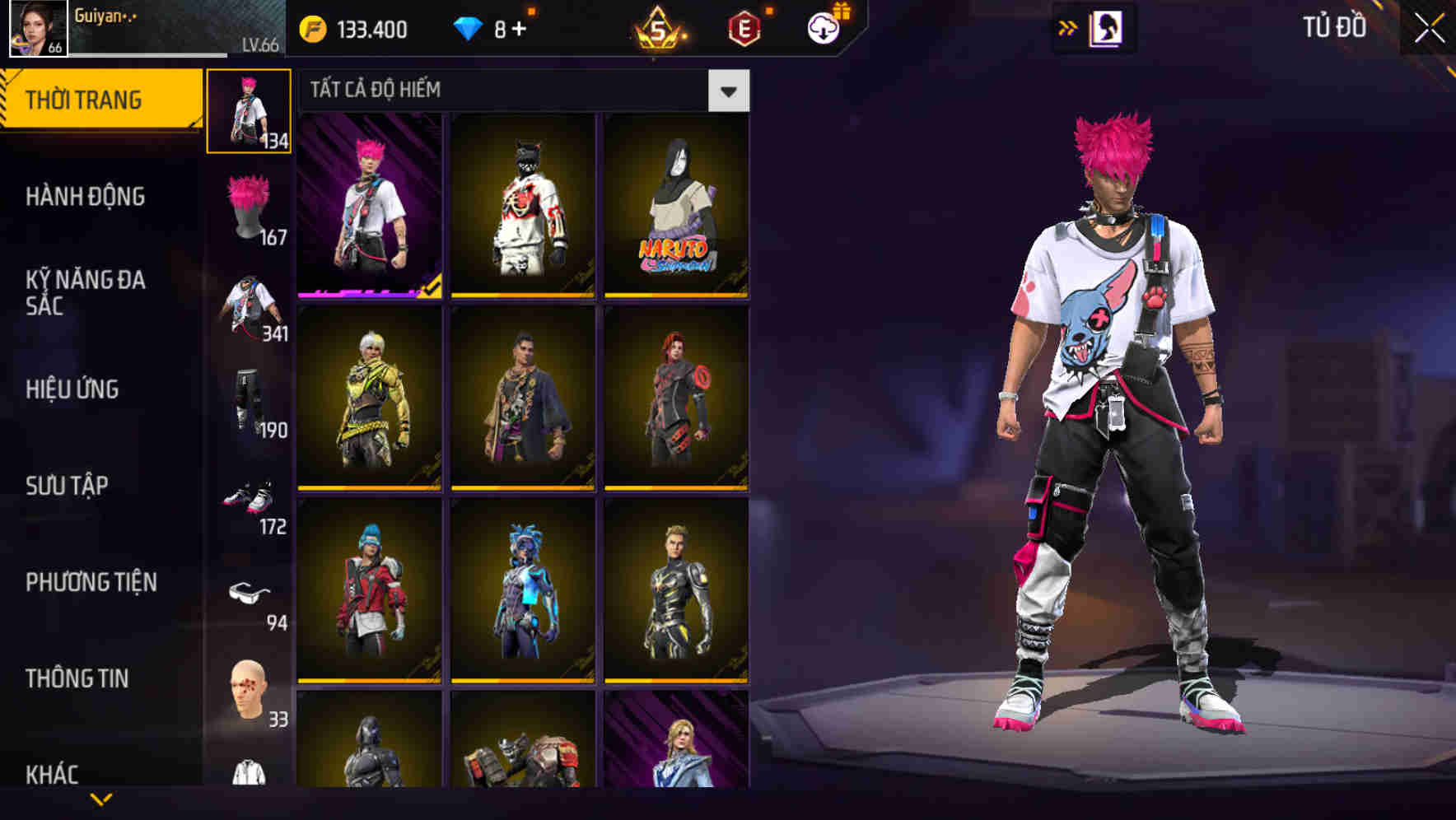Image resolution: width=1456 pixels, height=820 pixels.
Task: Open the head skin category with 33 items
Action: click(x=250, y=693)
